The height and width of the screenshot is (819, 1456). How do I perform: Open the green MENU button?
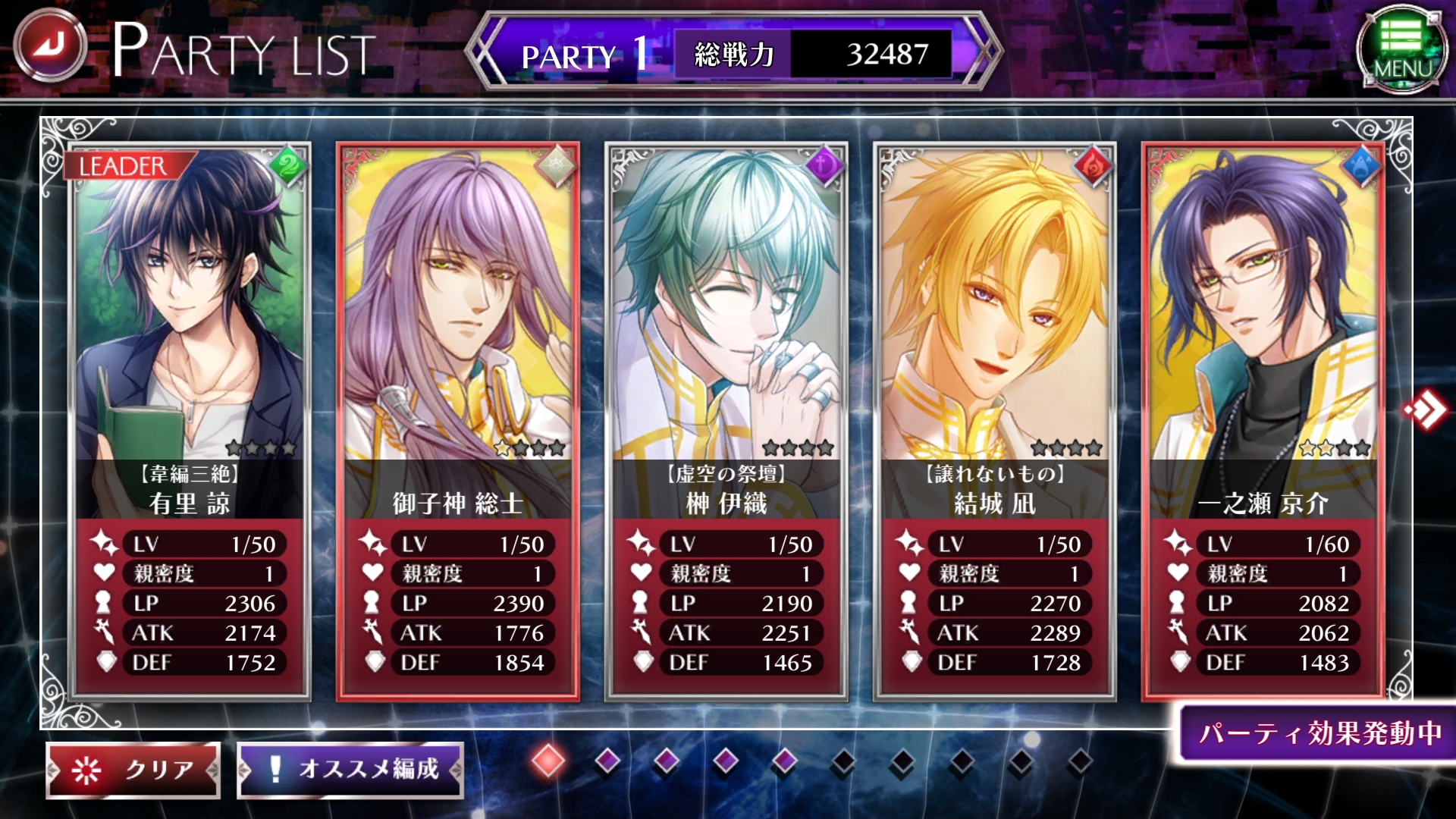1401,50
